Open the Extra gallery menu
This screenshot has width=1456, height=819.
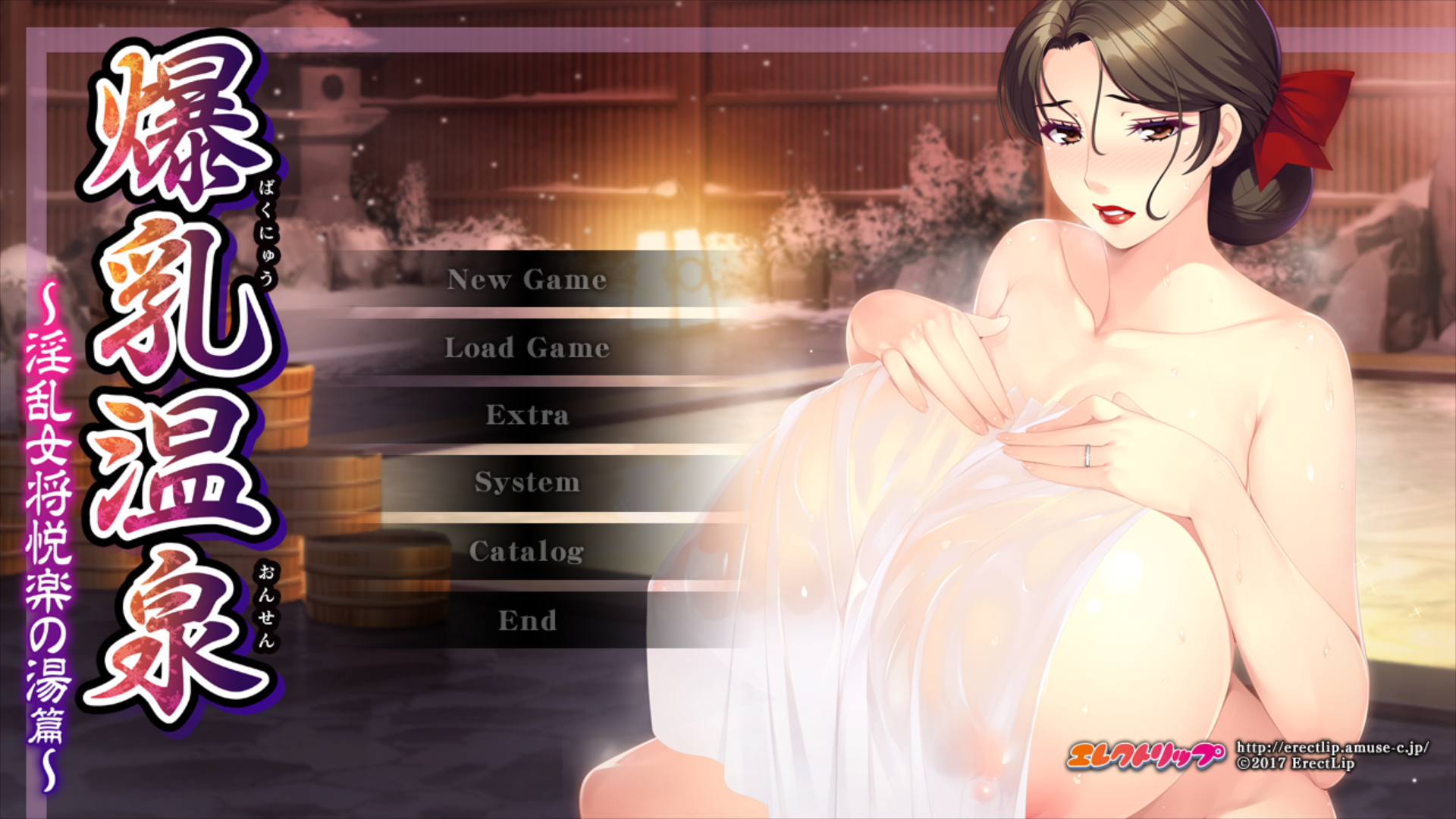point(526,416)
